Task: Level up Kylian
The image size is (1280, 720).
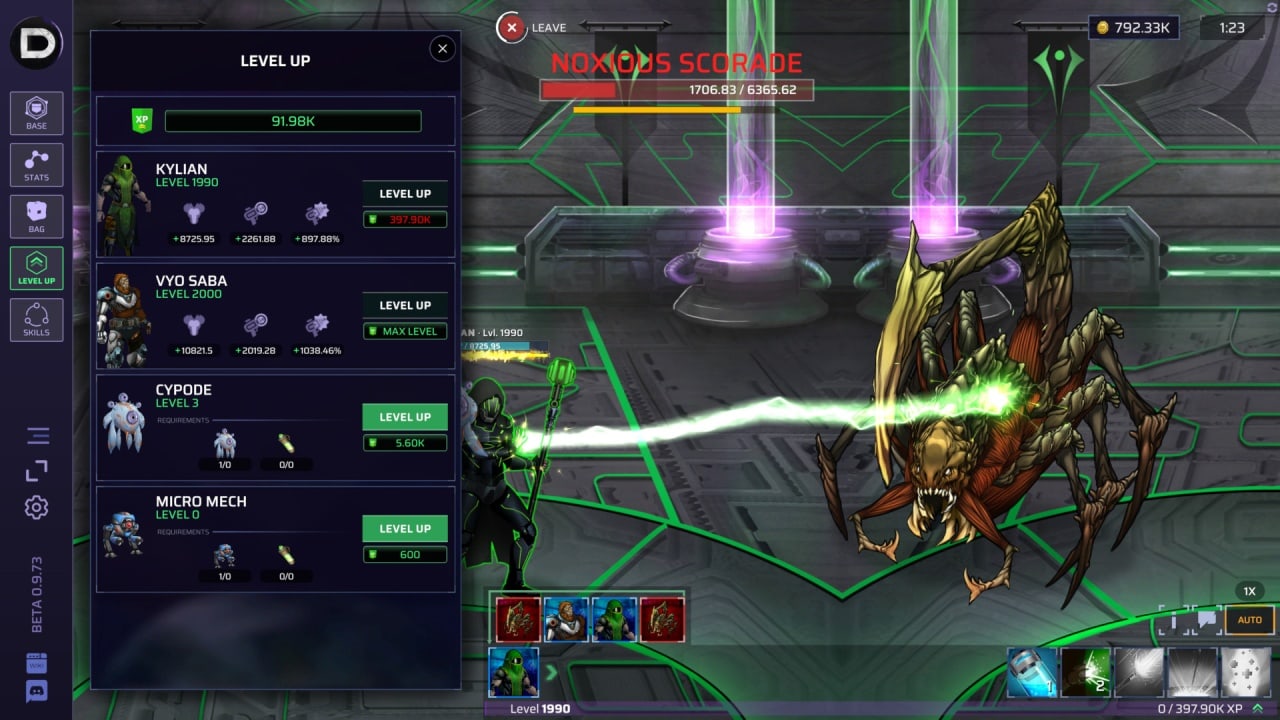Action: (404, 194)
